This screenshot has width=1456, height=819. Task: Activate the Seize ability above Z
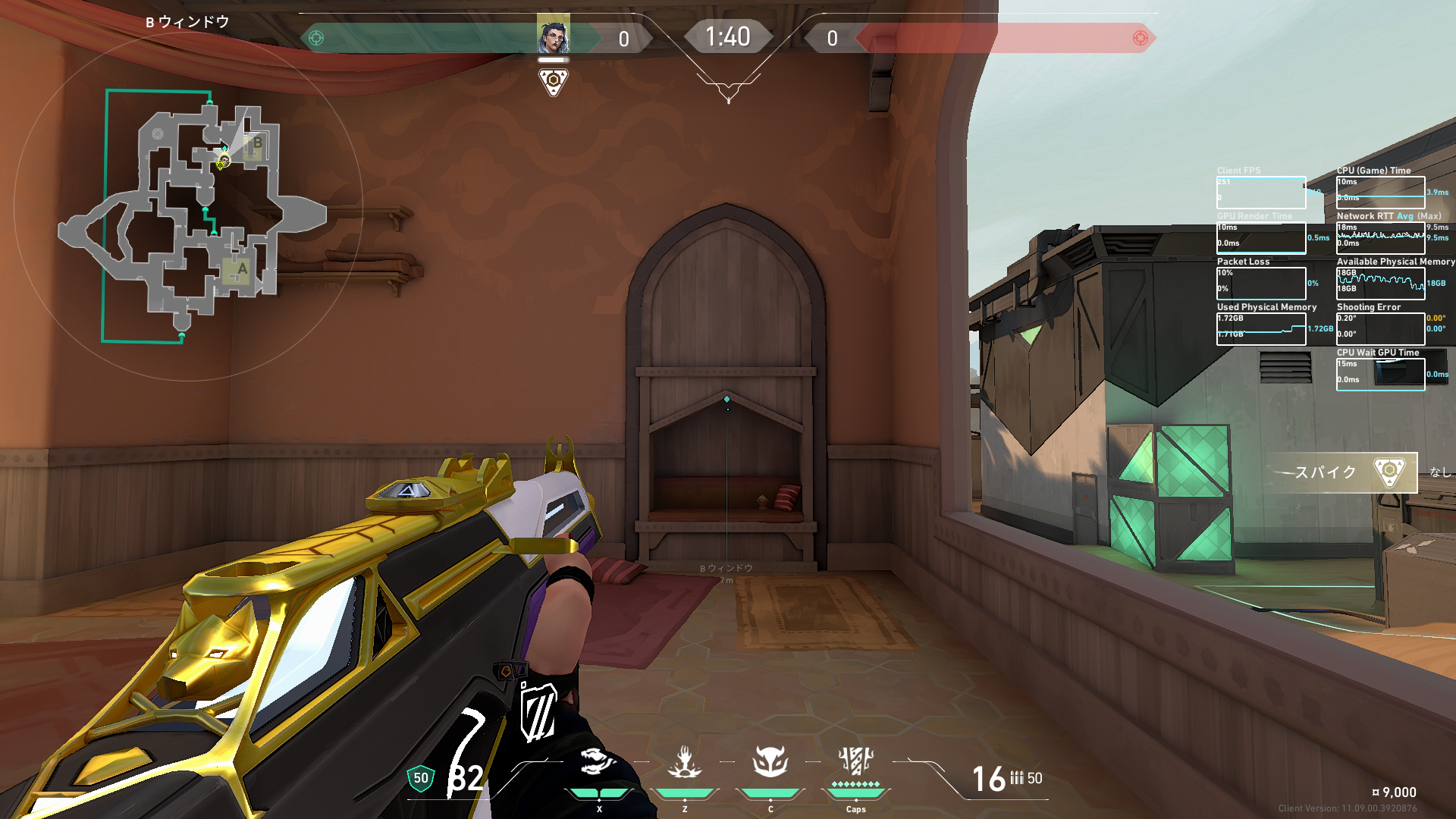coord(685,761)
